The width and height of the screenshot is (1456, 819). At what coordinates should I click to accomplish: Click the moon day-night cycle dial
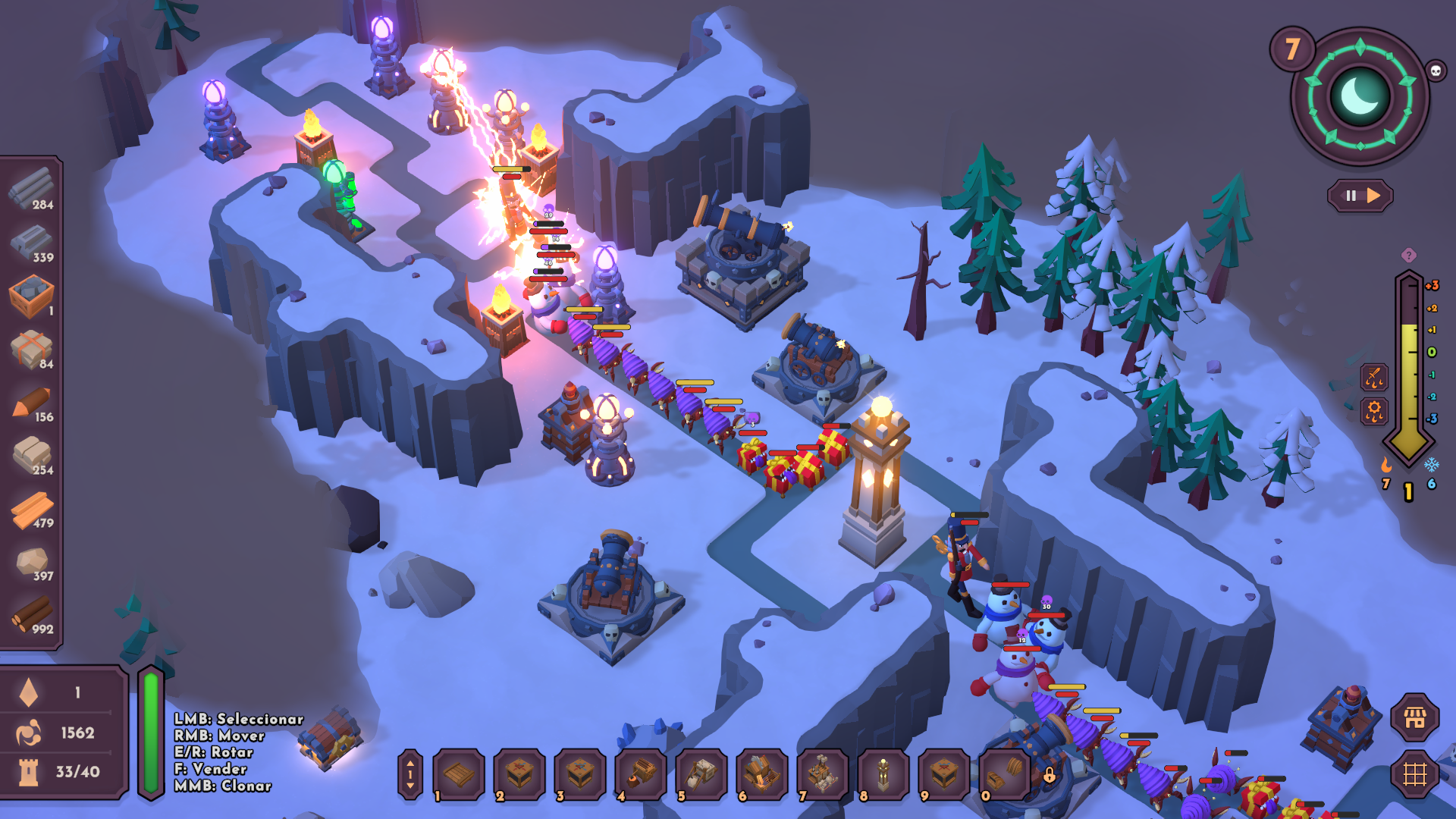point(1360,96)
